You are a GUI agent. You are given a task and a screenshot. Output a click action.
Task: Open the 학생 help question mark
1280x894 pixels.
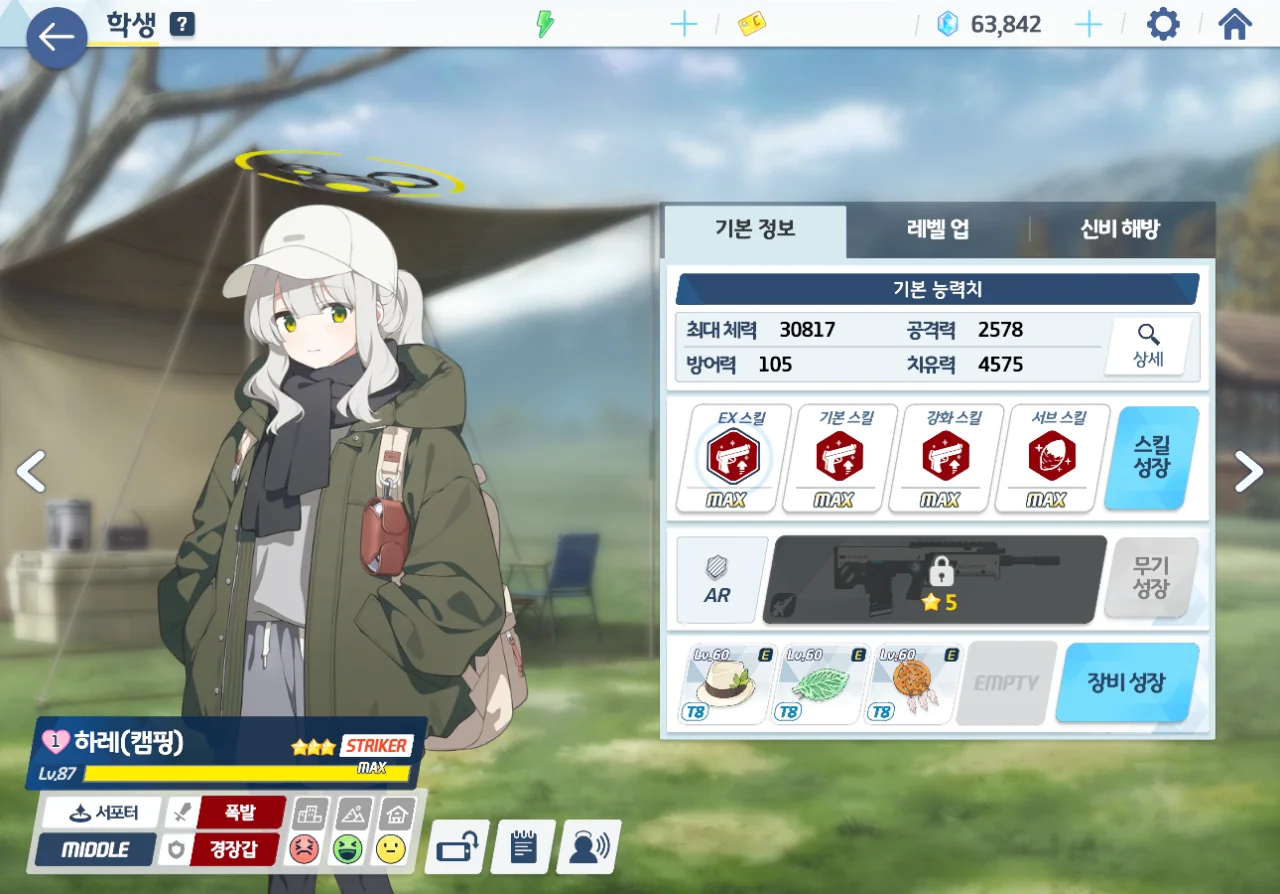coord(182,25)
